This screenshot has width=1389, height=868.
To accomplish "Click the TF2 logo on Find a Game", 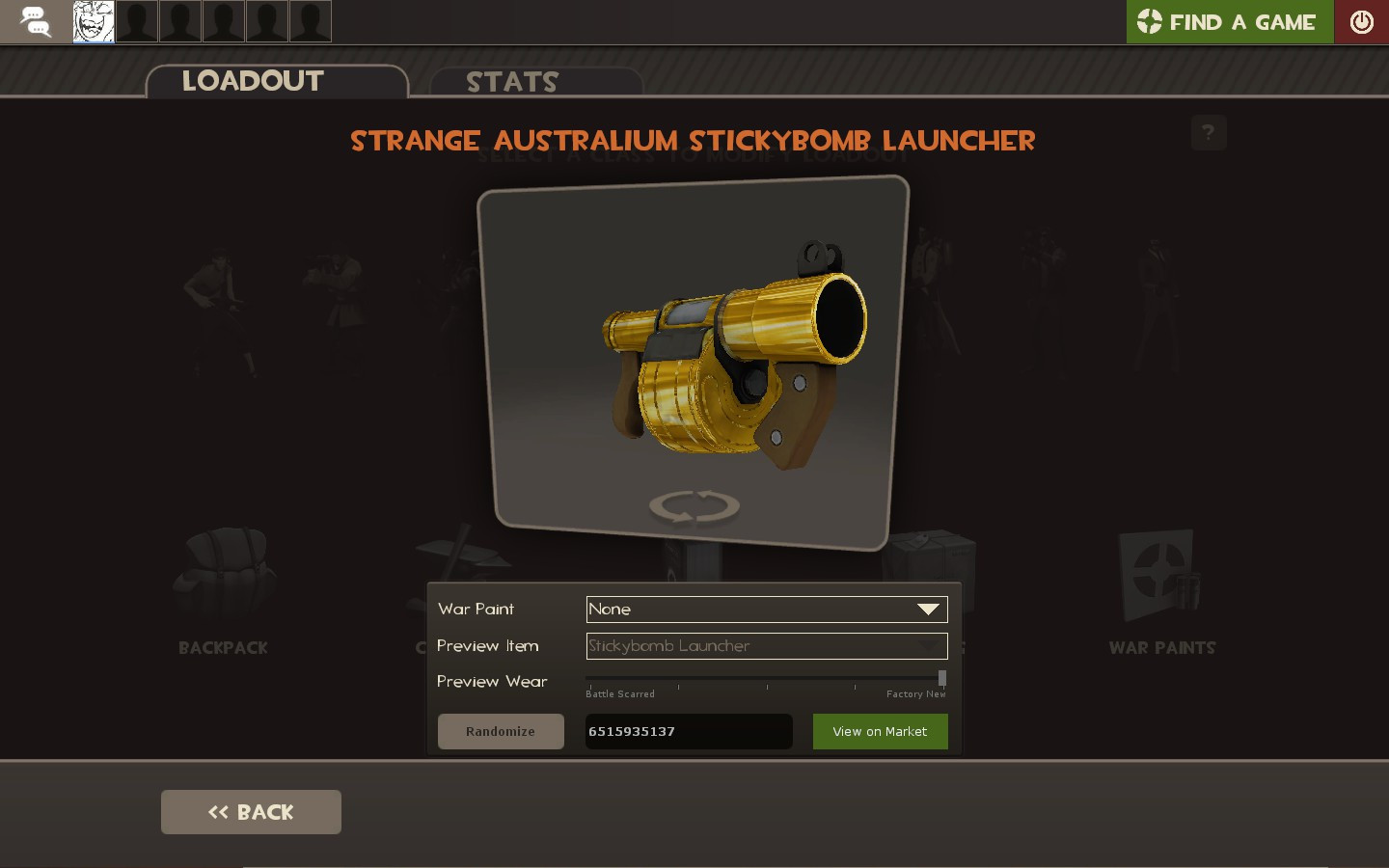I will 1150,21.
